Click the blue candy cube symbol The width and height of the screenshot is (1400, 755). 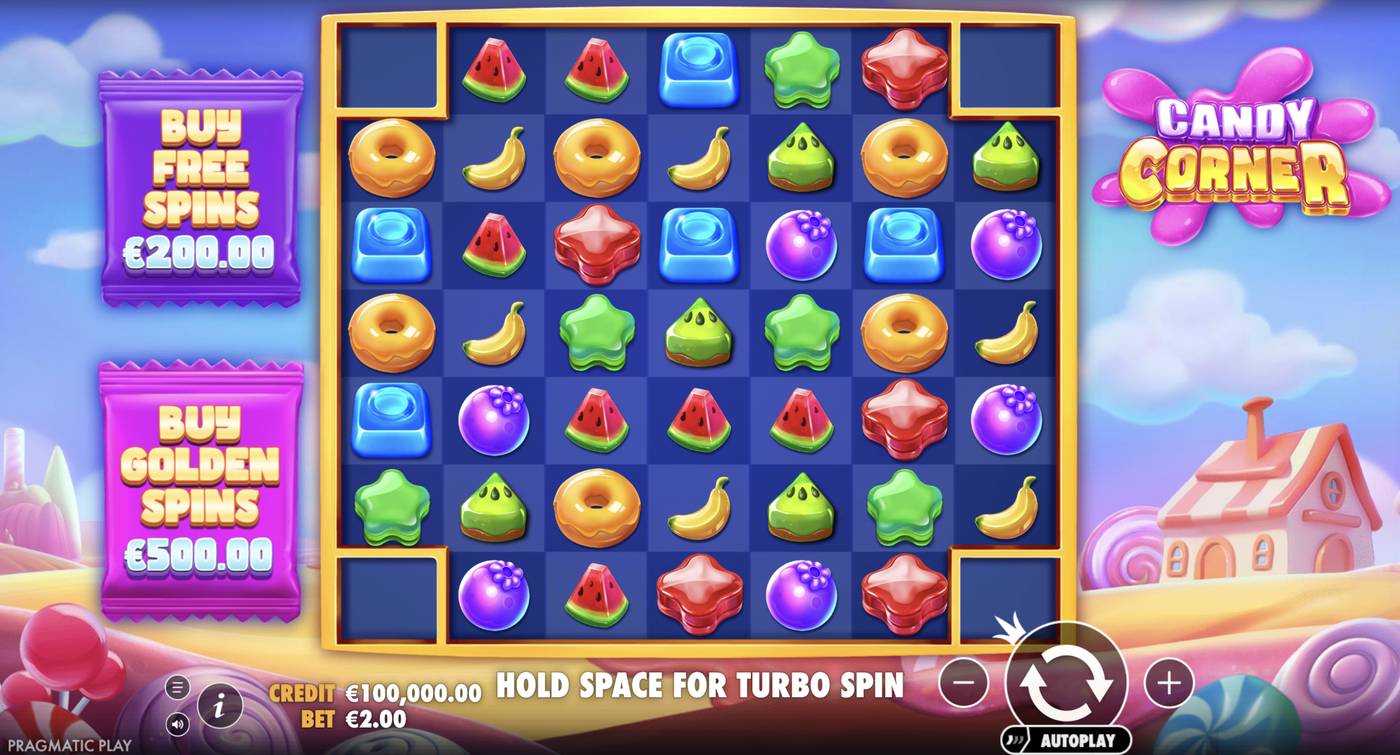coord(697,72)
